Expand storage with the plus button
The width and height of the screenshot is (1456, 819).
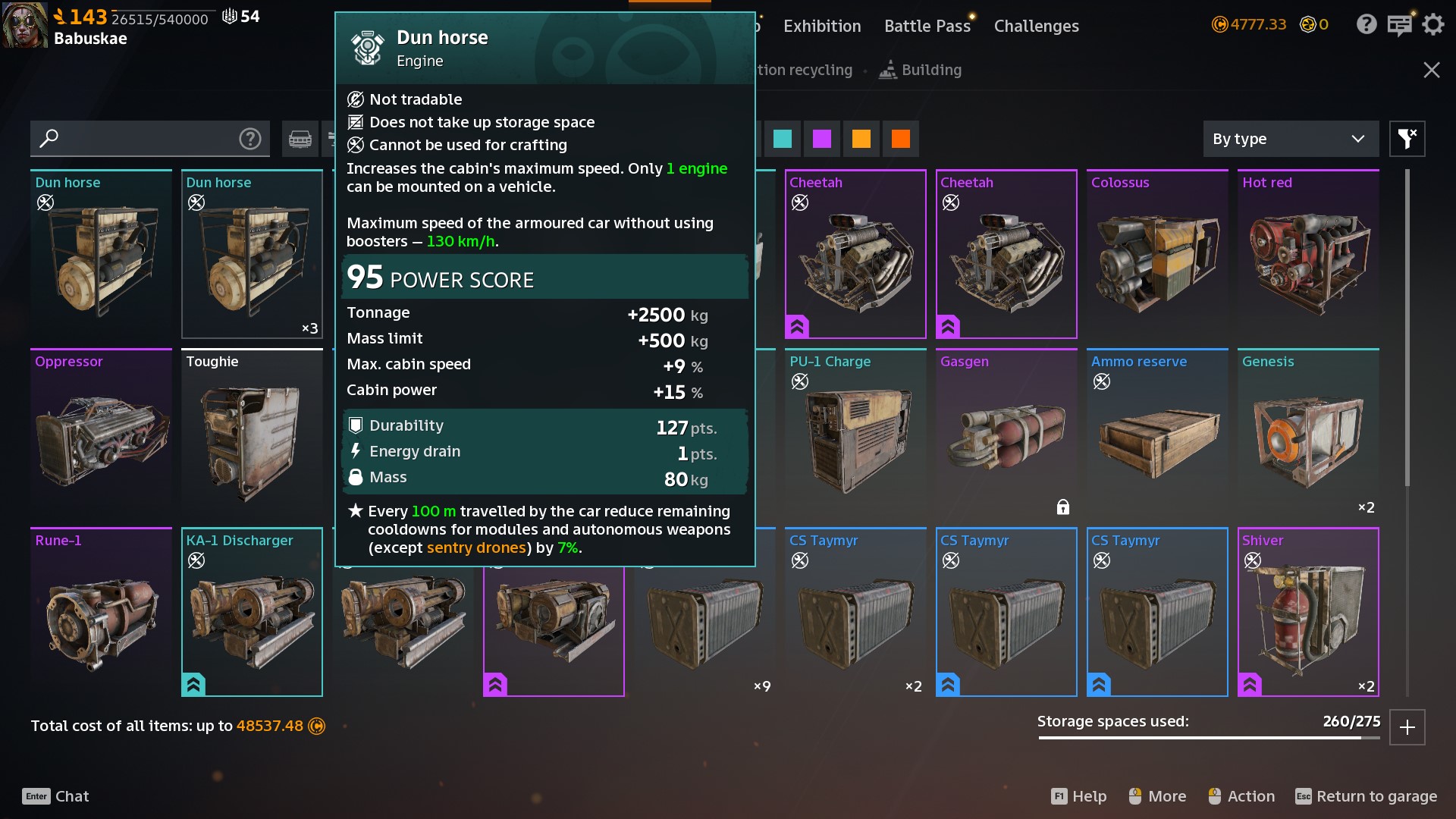1407,727
